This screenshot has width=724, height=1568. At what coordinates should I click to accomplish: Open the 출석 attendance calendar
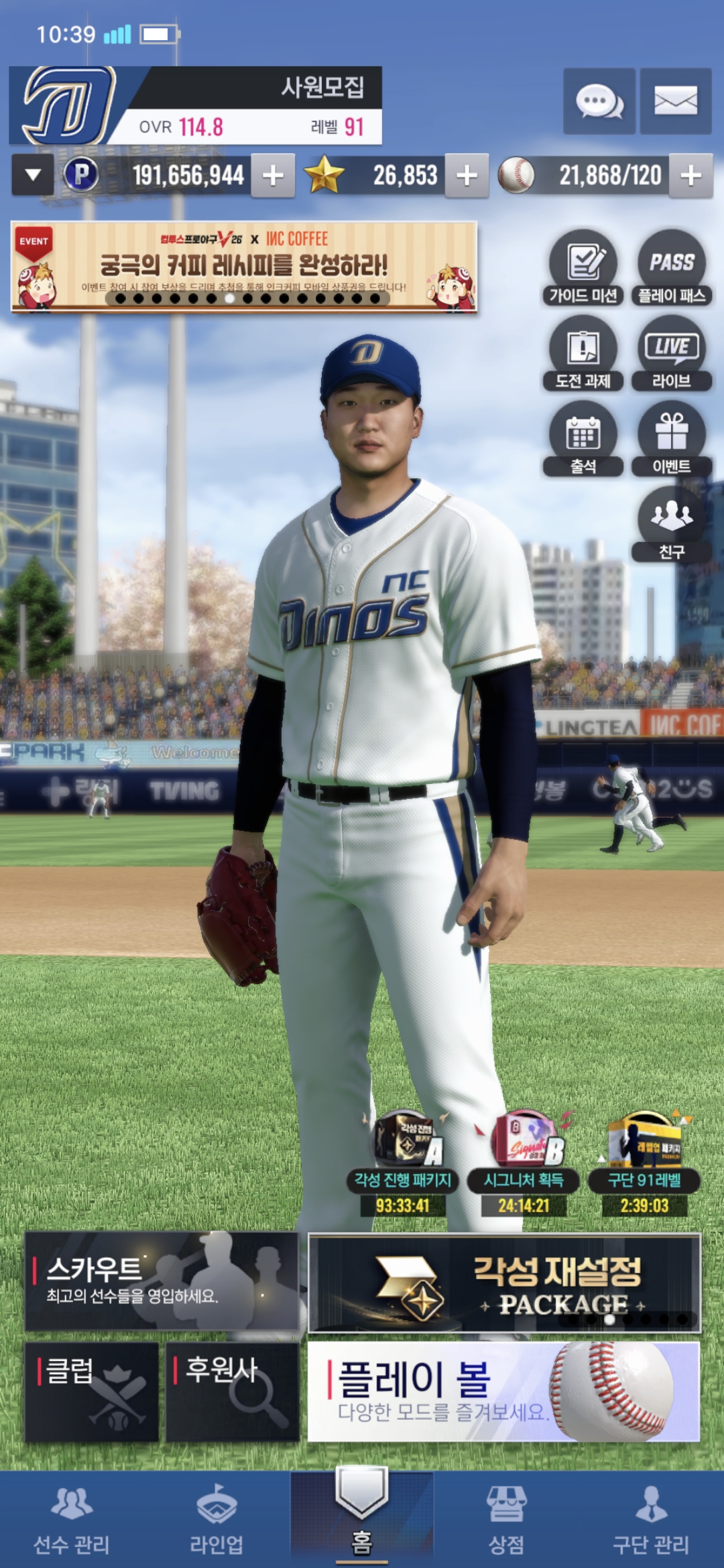click(583, 439)
